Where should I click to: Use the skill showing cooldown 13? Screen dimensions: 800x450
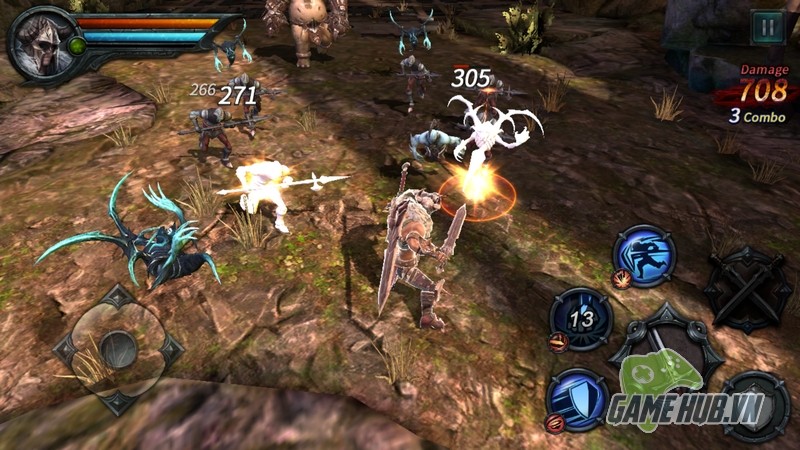[580, 319]
